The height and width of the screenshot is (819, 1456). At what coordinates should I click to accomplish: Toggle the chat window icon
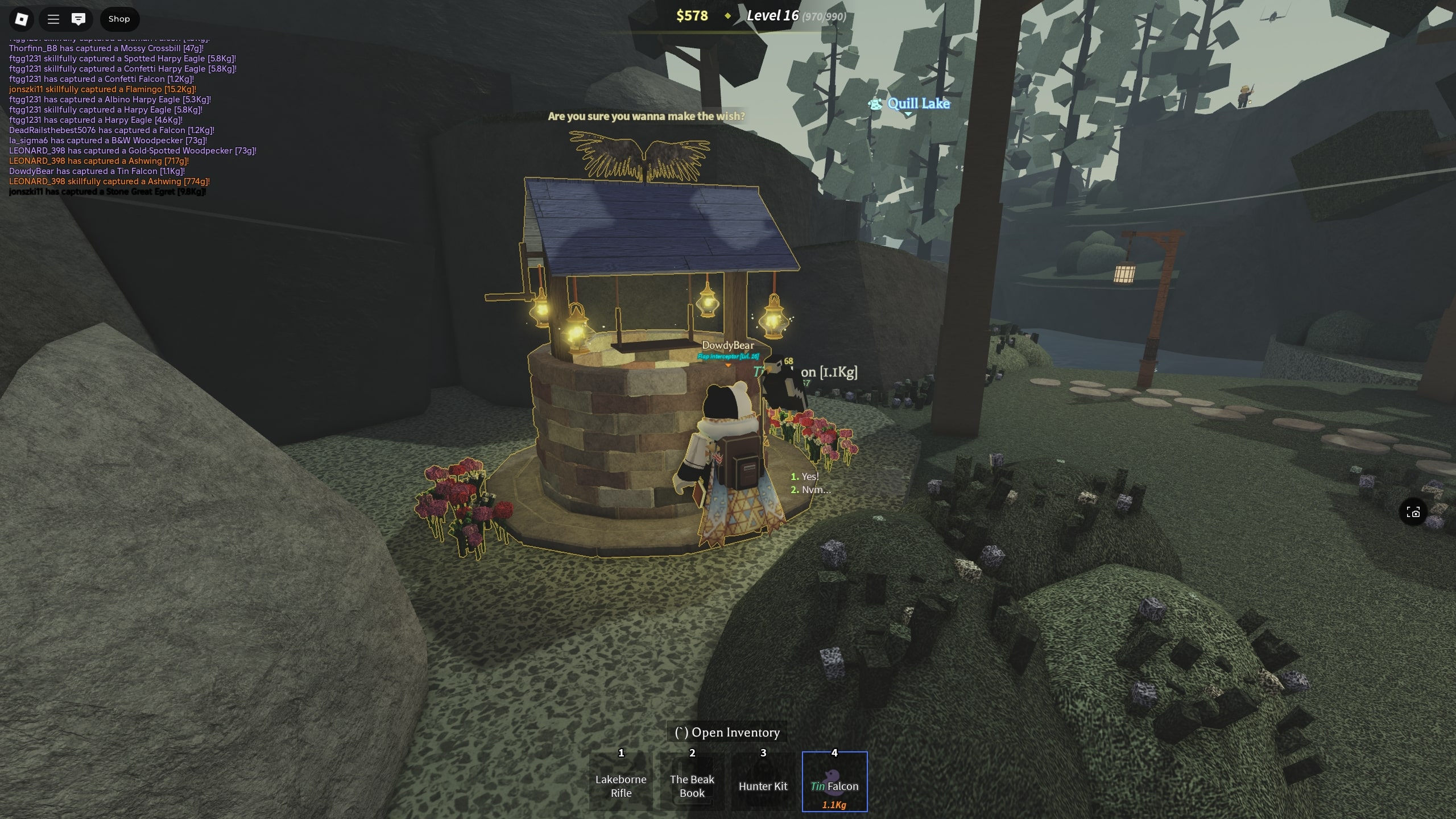(x=78, y=19)
